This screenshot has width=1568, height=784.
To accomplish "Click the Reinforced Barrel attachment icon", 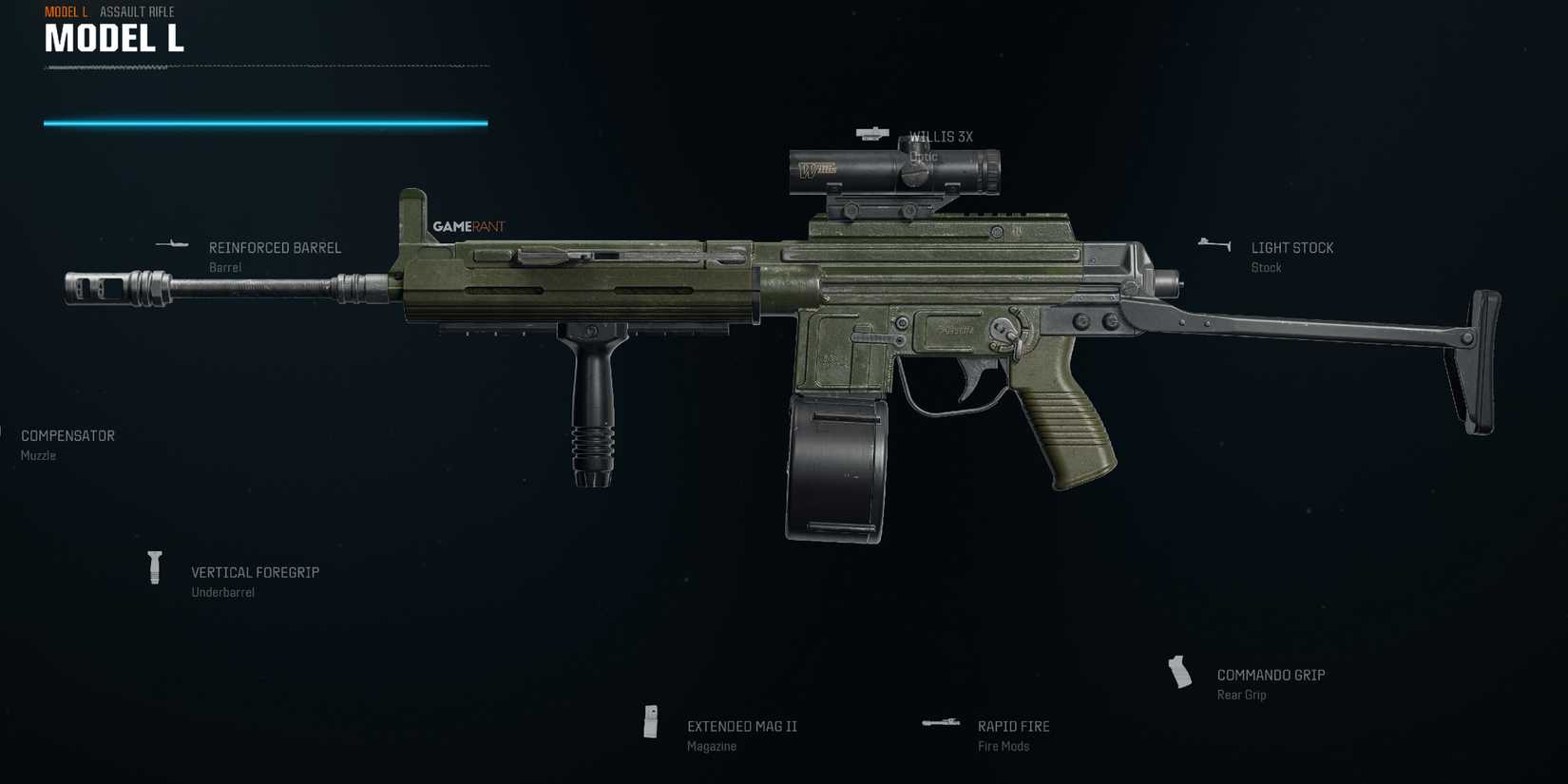I will (172, 244).
